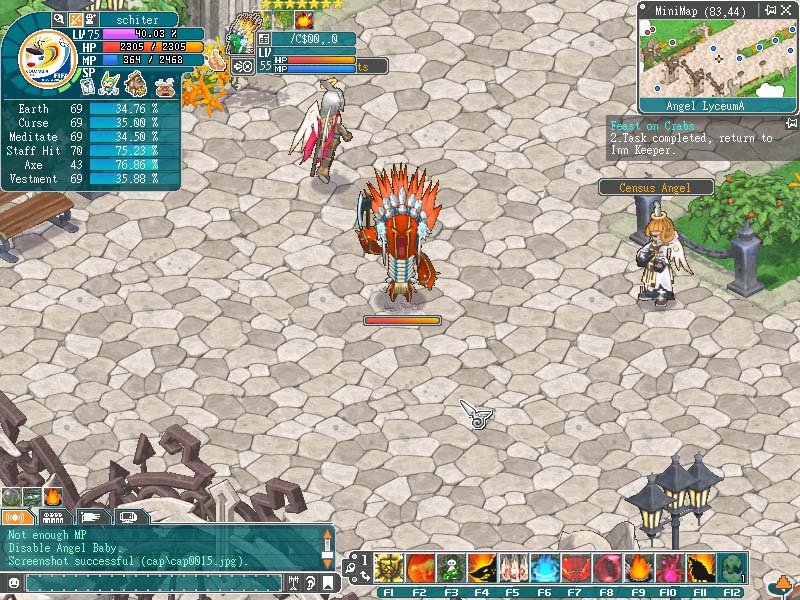This screenshot has height=600, width=800.
Task: Select the Staff Hit skill row
Action: click(x=90, y=150)
